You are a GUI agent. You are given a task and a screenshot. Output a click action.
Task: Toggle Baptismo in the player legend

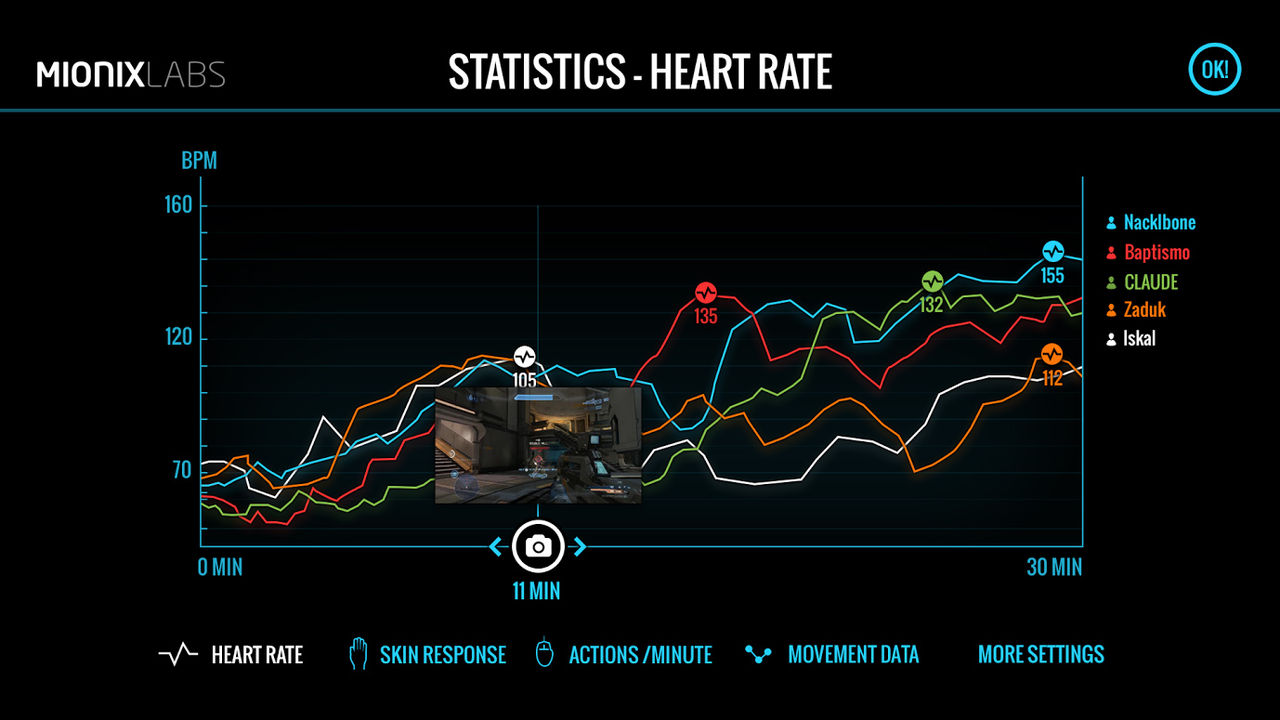(1148, 252)
